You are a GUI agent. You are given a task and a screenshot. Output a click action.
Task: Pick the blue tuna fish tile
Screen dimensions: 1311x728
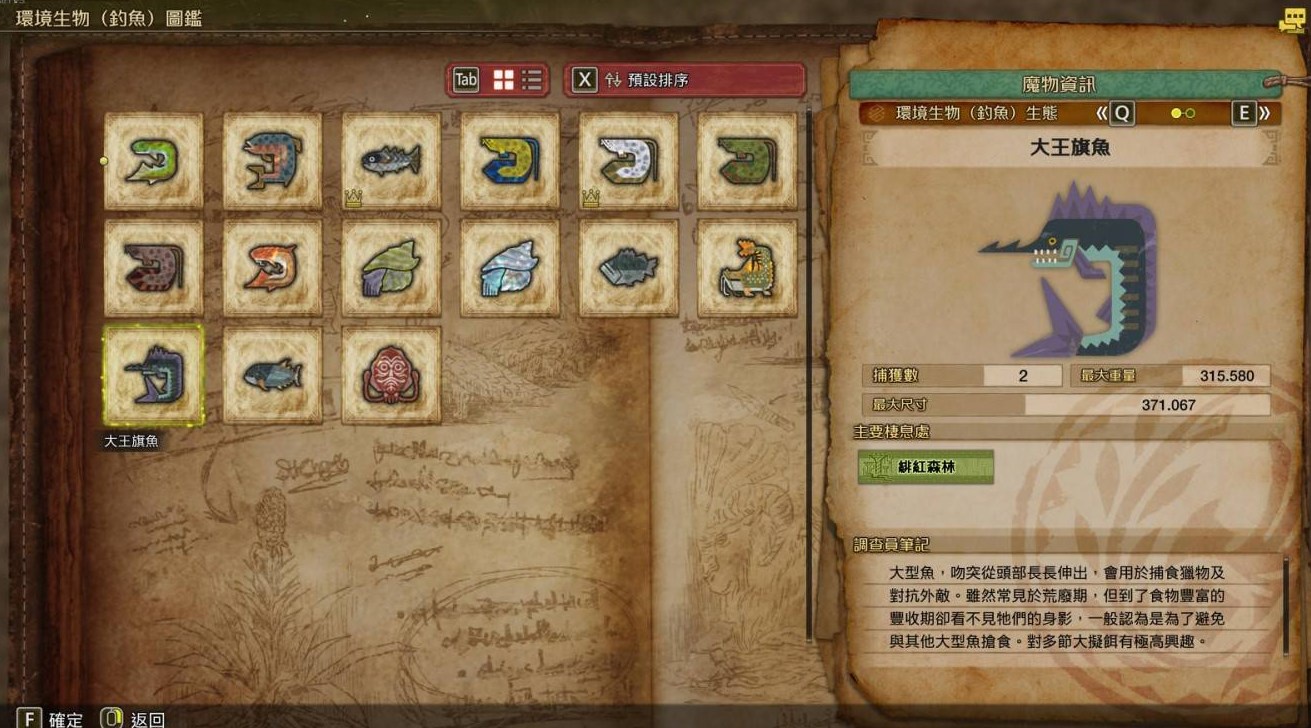coord(273,375)
